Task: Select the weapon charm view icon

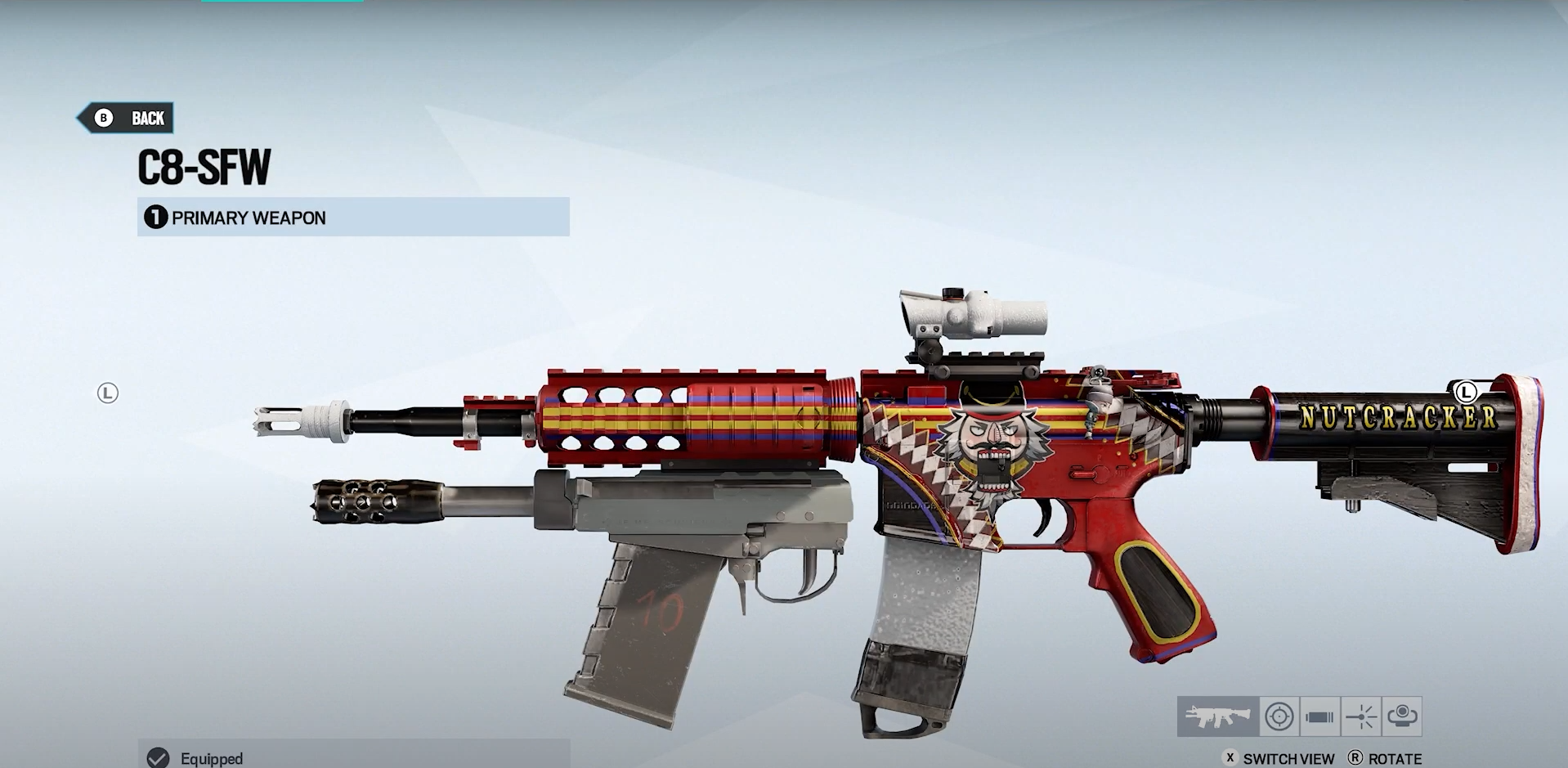Action: (x=1402, y=717)
